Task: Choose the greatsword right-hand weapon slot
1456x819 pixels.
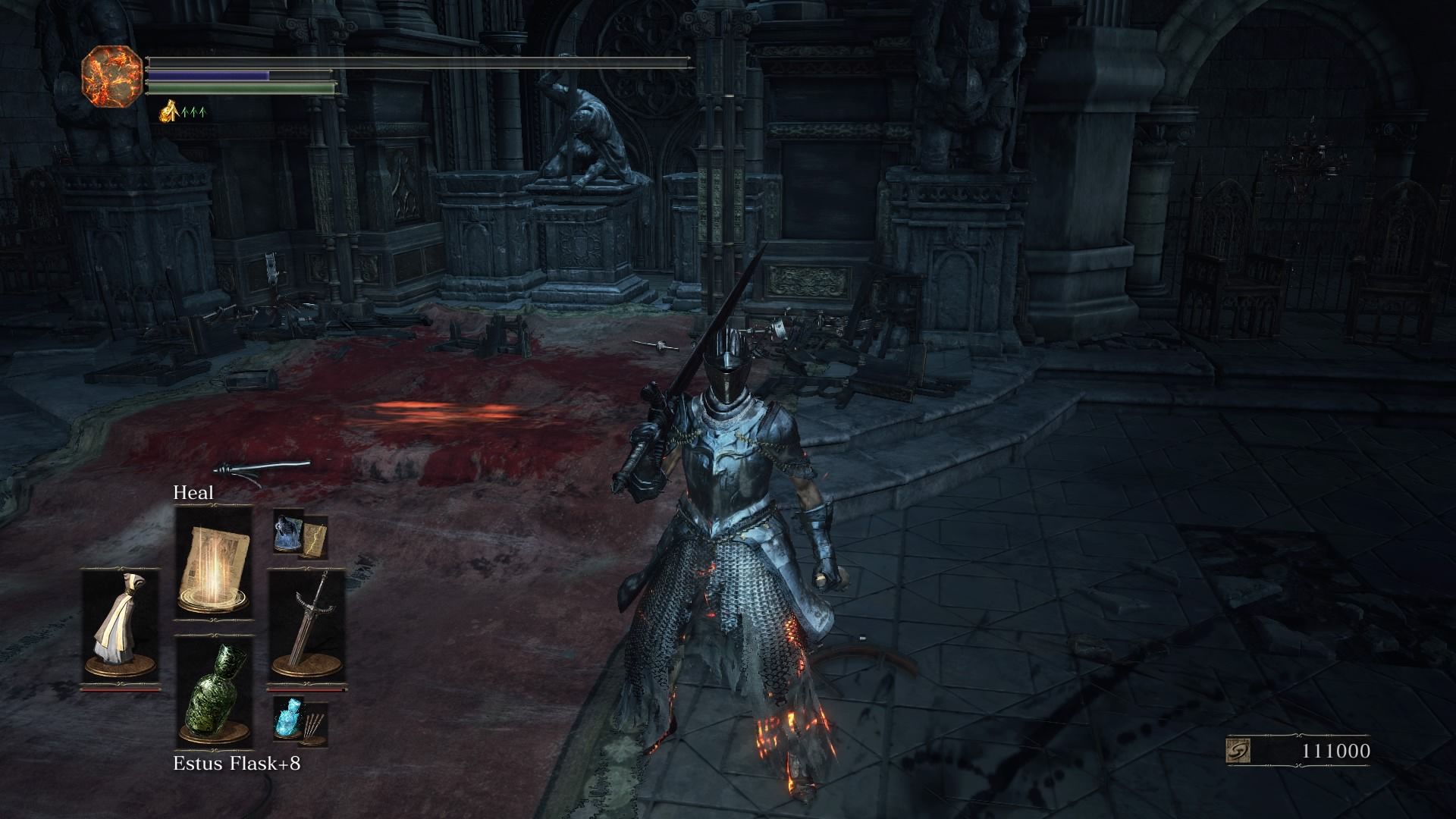Action: point(306,626)
